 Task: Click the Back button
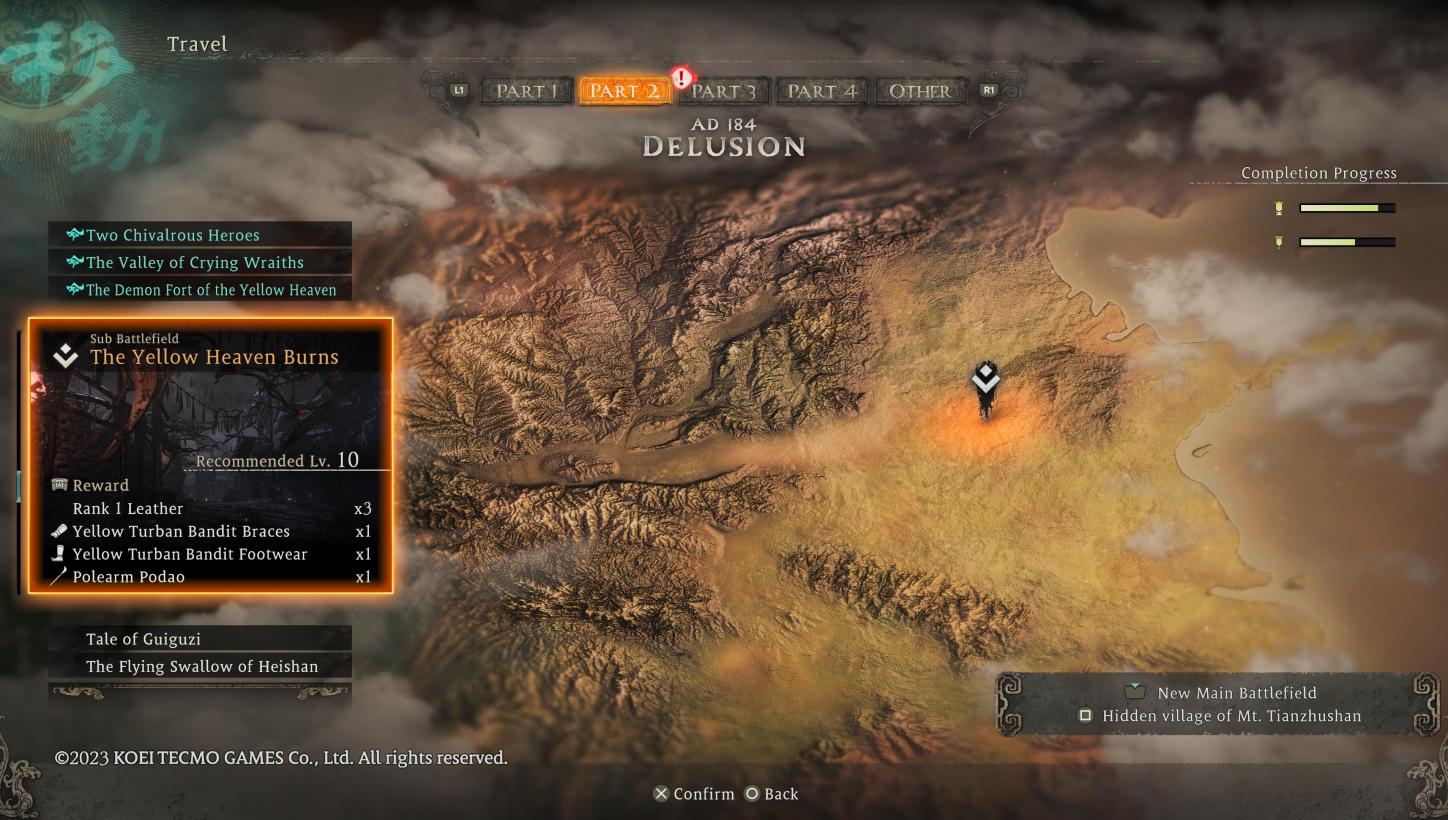click(x=774, y=794)
